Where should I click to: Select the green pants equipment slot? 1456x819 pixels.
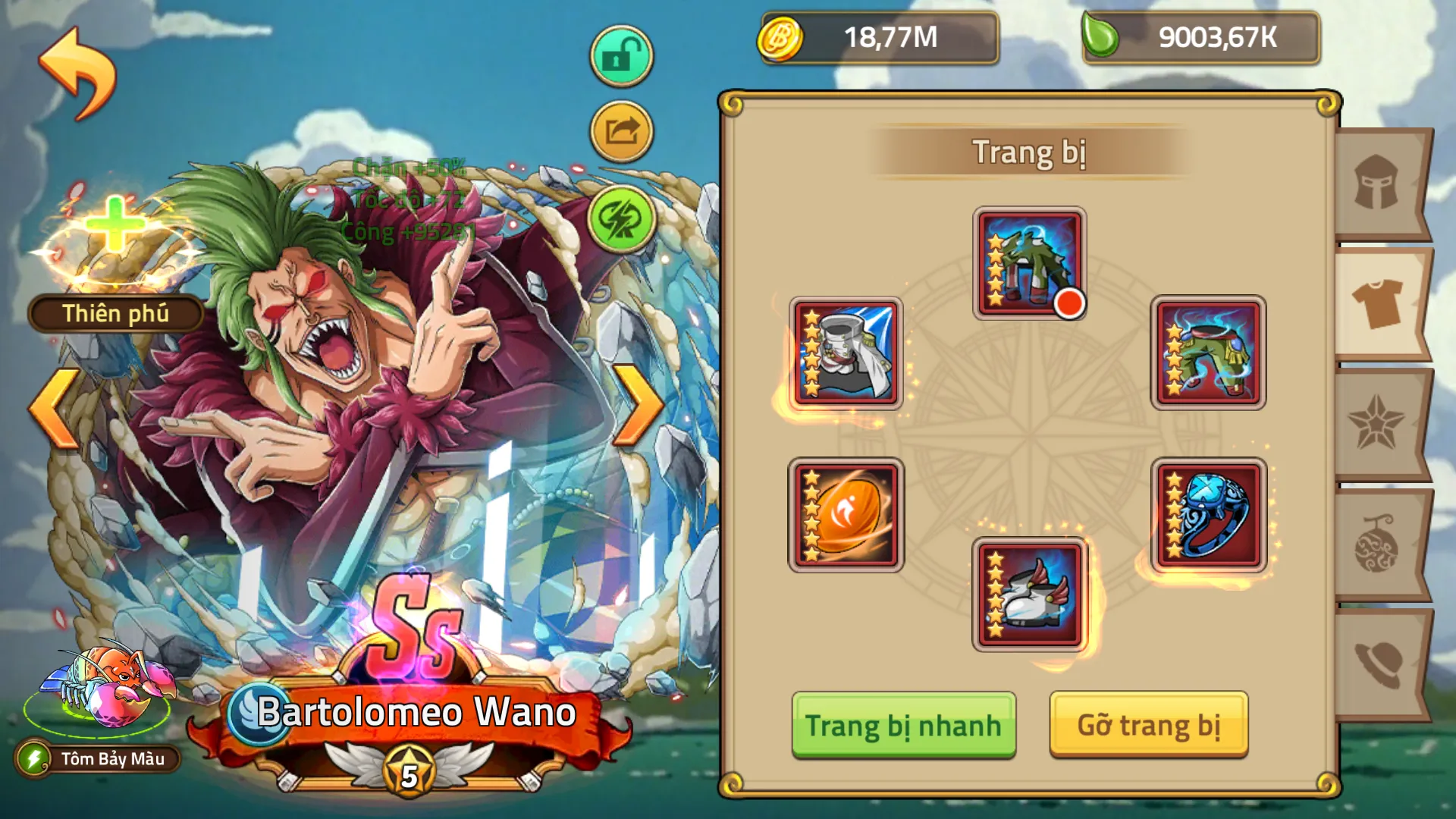point(1208,353)
